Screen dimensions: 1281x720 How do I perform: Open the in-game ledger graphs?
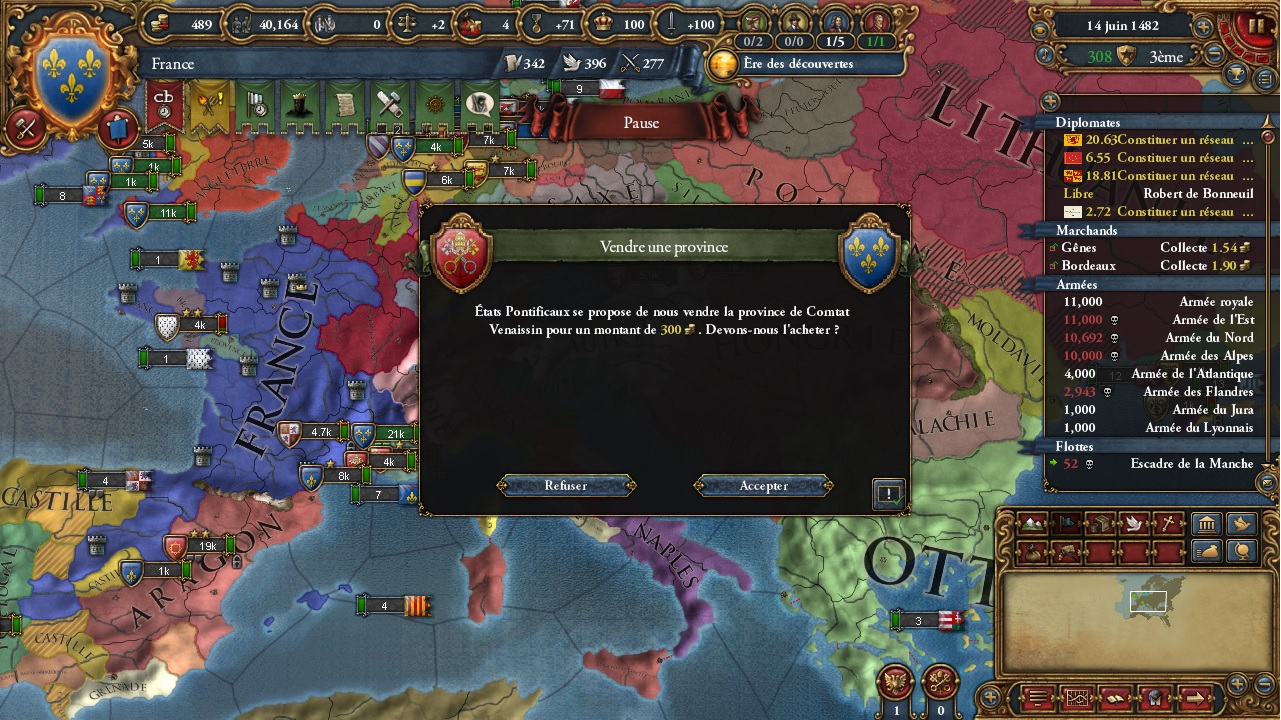pyautogui.click(x=1078, y=698)
